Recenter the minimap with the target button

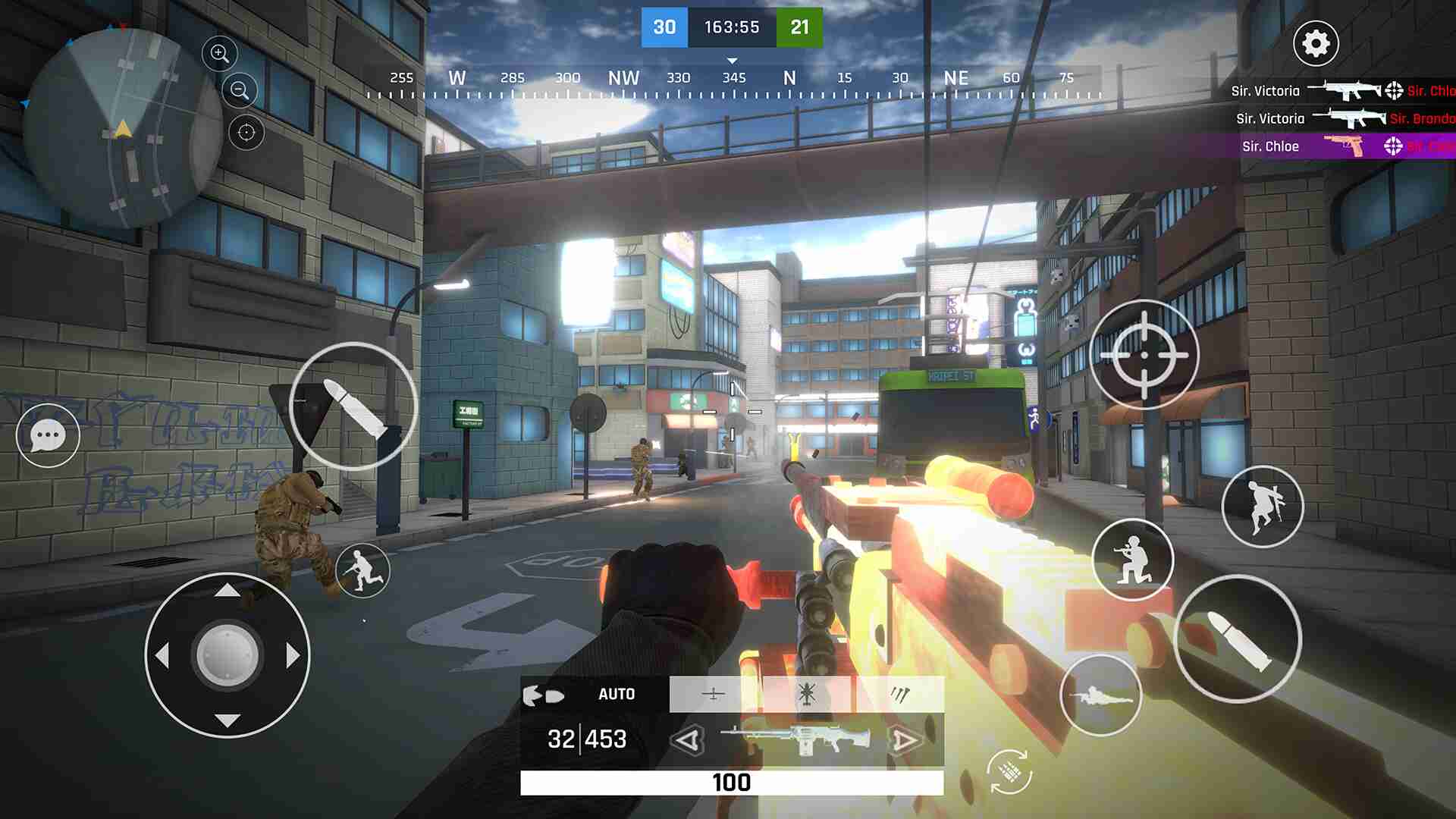[246, 133]
